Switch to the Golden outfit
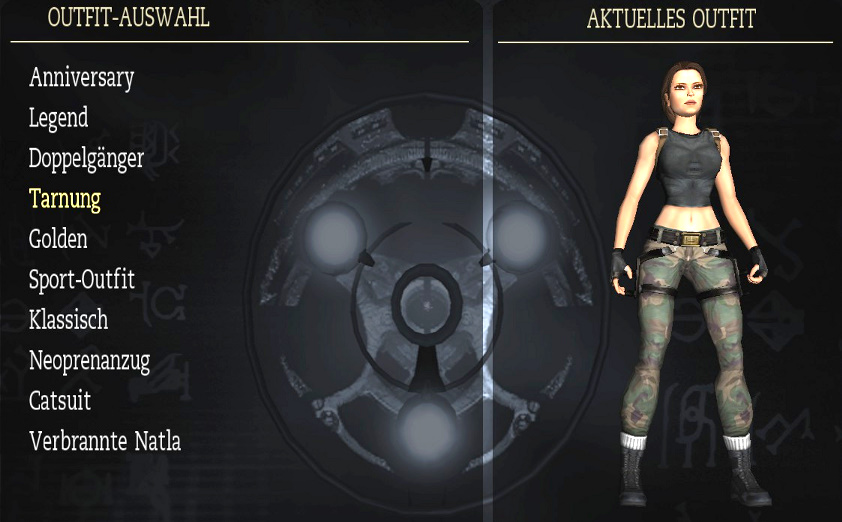This screenshot has width=842, height=522. (x=58, y=239)
